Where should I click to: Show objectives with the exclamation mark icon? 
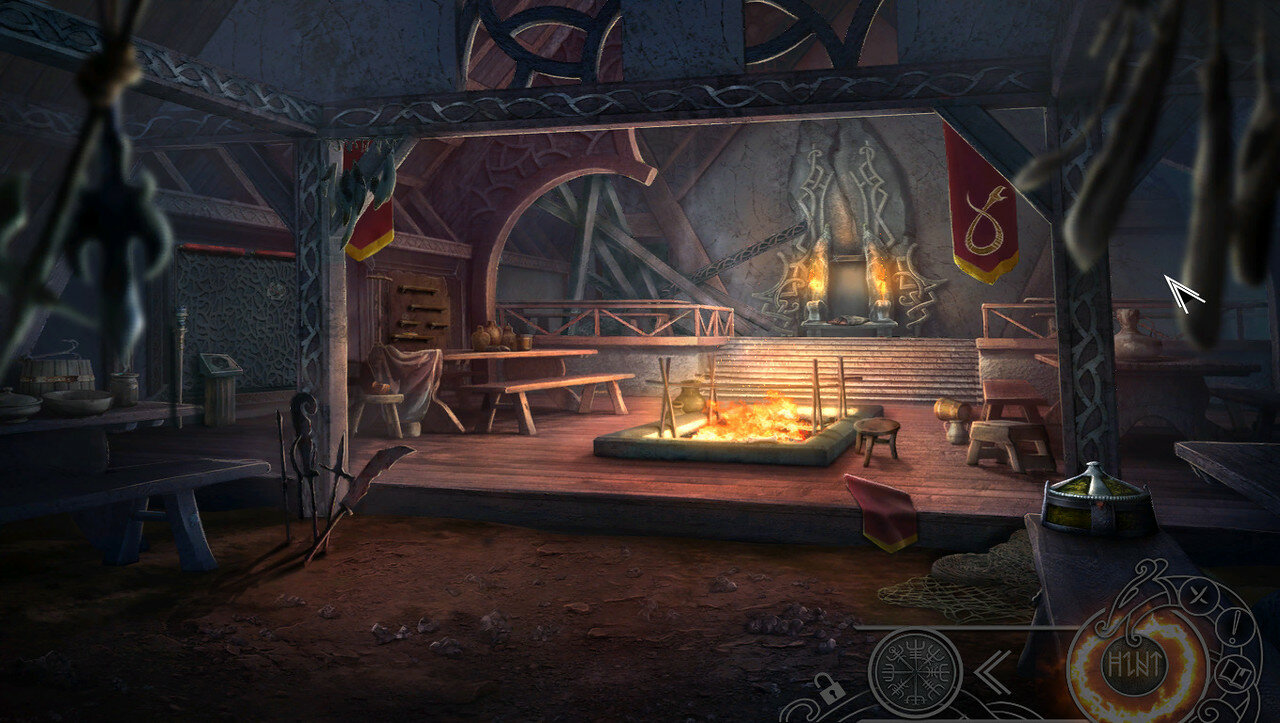coord(1237,628)
